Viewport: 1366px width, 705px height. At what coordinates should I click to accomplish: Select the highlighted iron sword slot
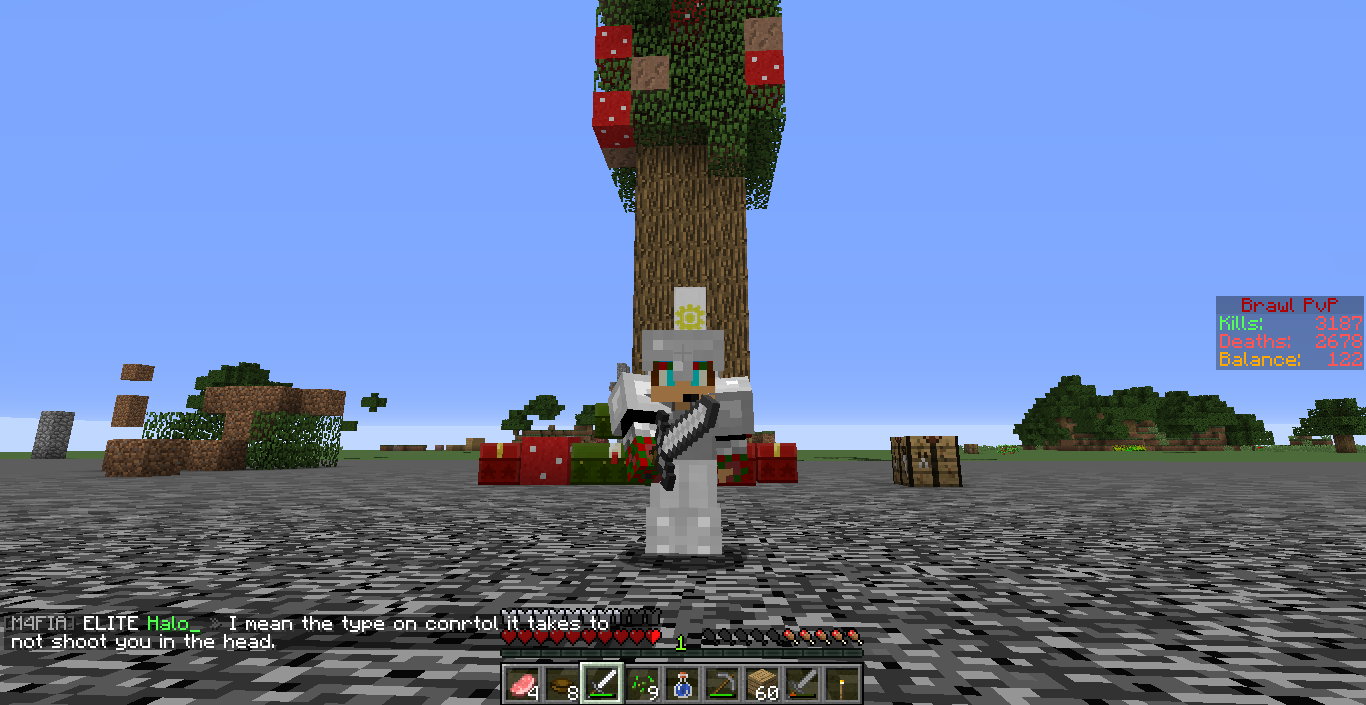tap(601, 684)
